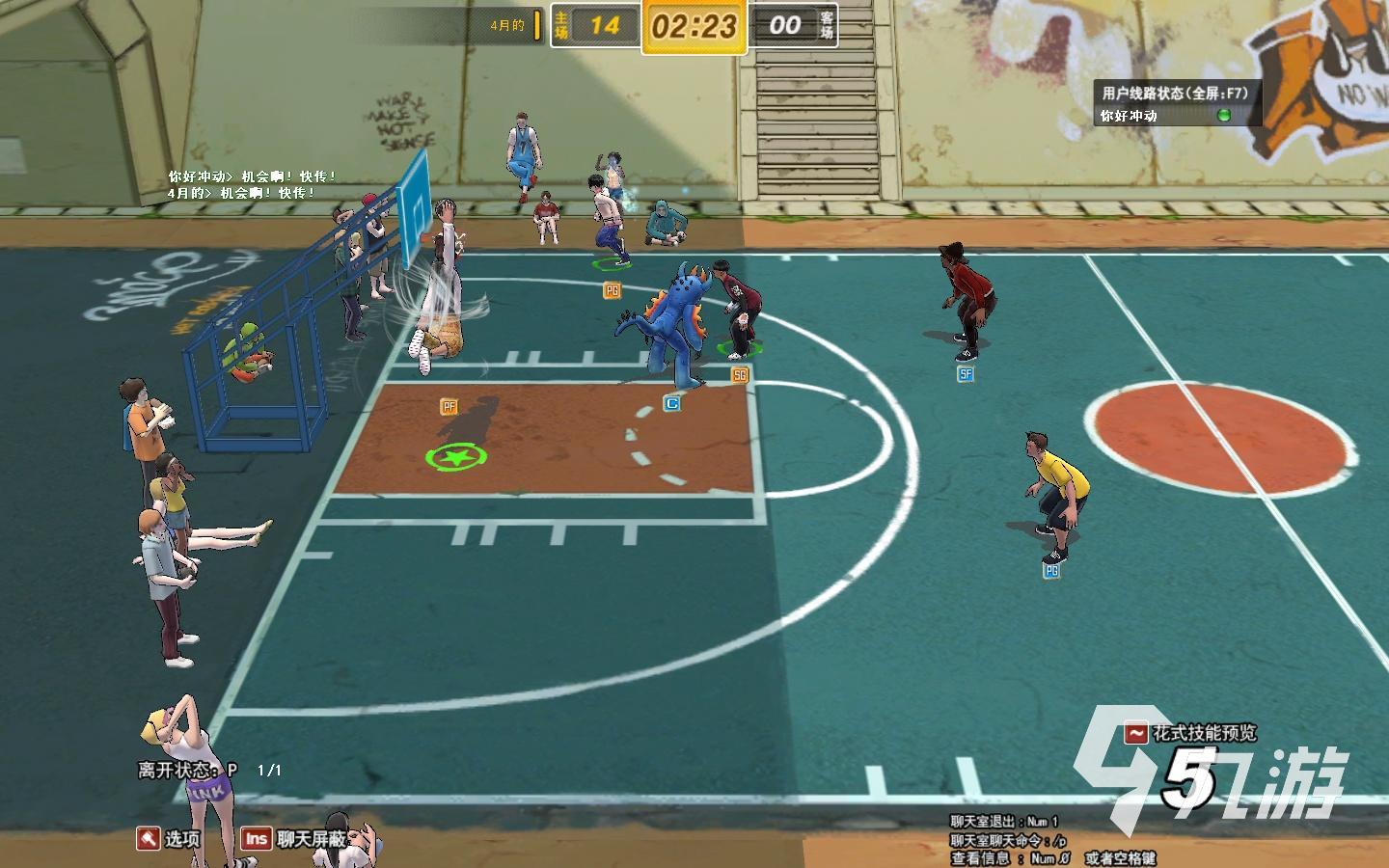Open 花式技能预览 skill preview
The image size is (1389, 868).
click(x=1192, y=733)
